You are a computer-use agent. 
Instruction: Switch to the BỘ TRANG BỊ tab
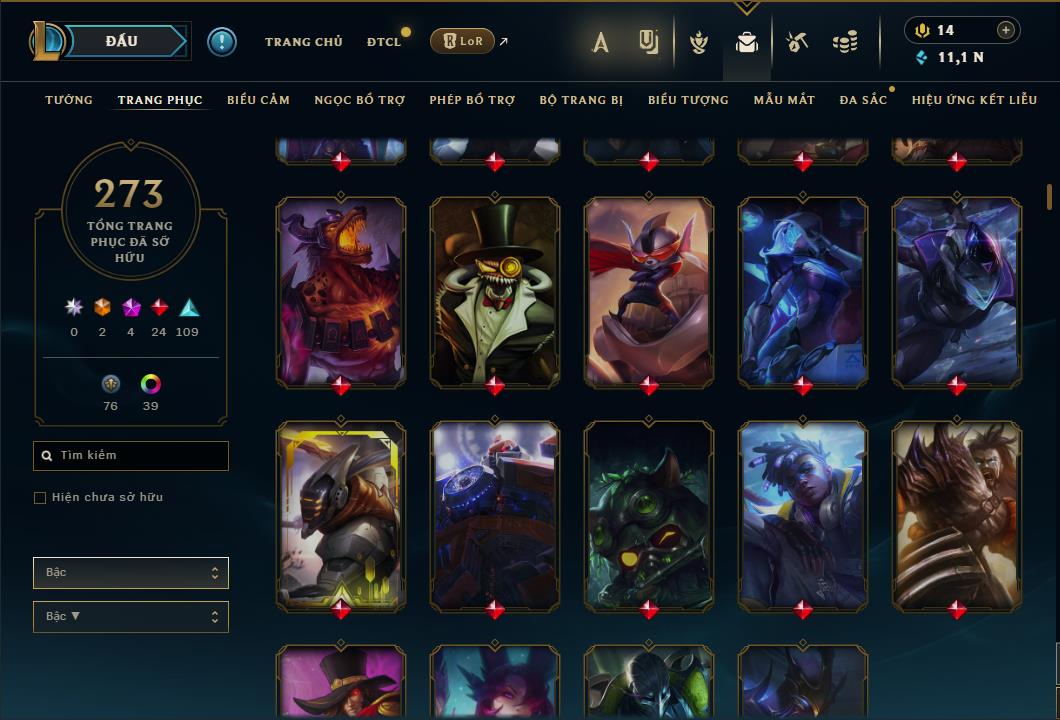tap(581, 100)
